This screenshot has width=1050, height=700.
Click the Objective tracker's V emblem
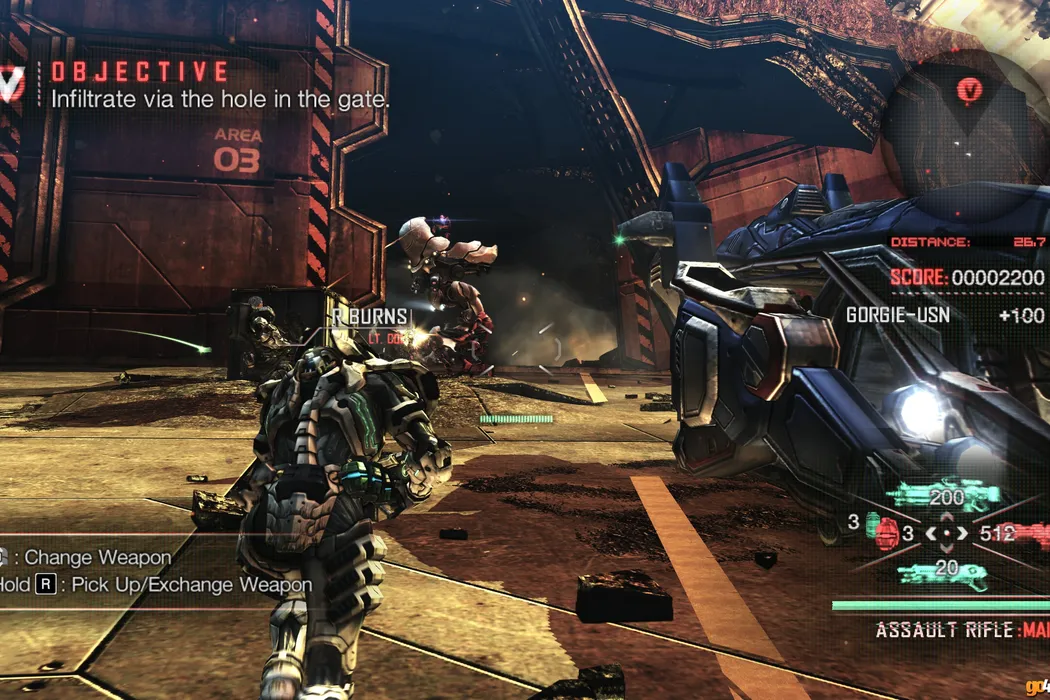pos(11,84)
